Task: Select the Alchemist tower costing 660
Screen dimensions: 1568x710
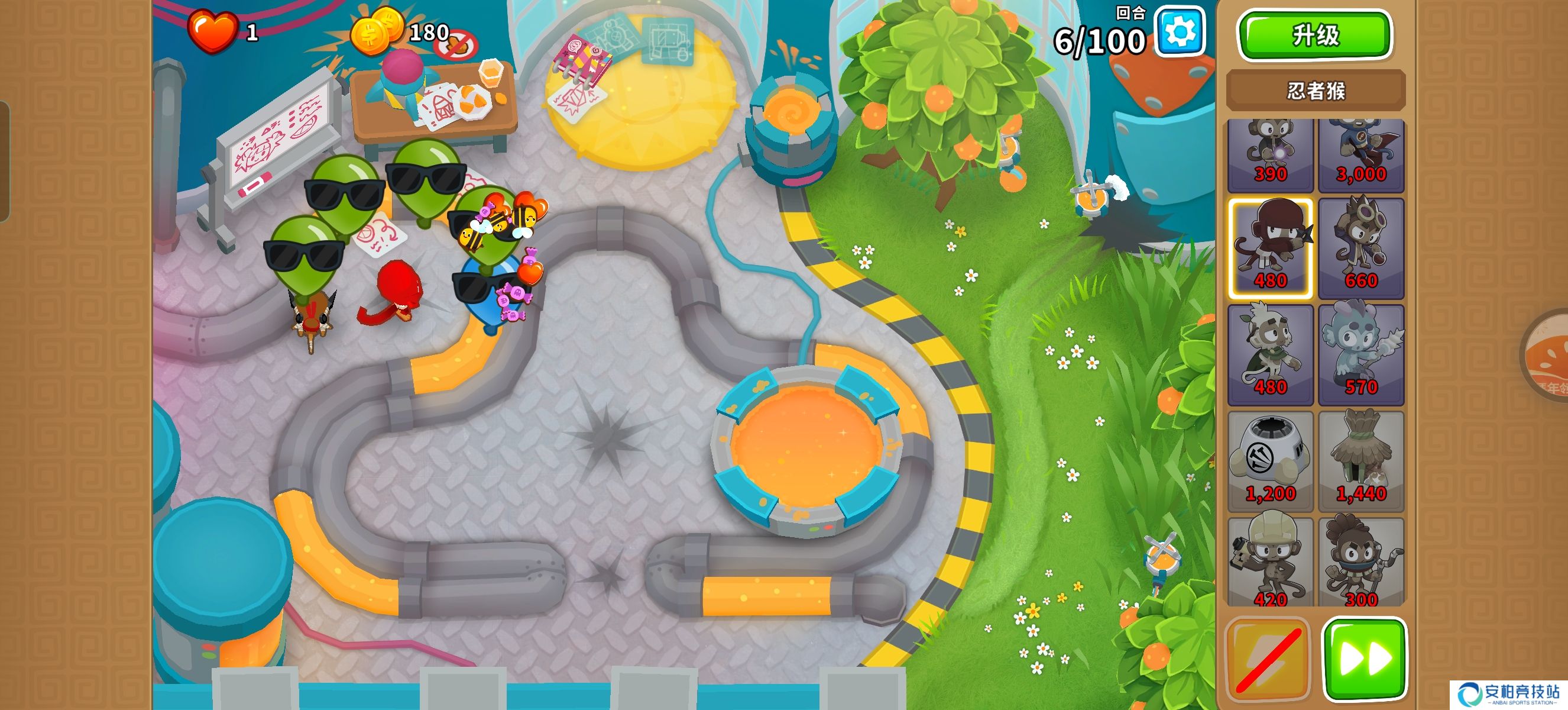Action: [x=1361, y=248]
